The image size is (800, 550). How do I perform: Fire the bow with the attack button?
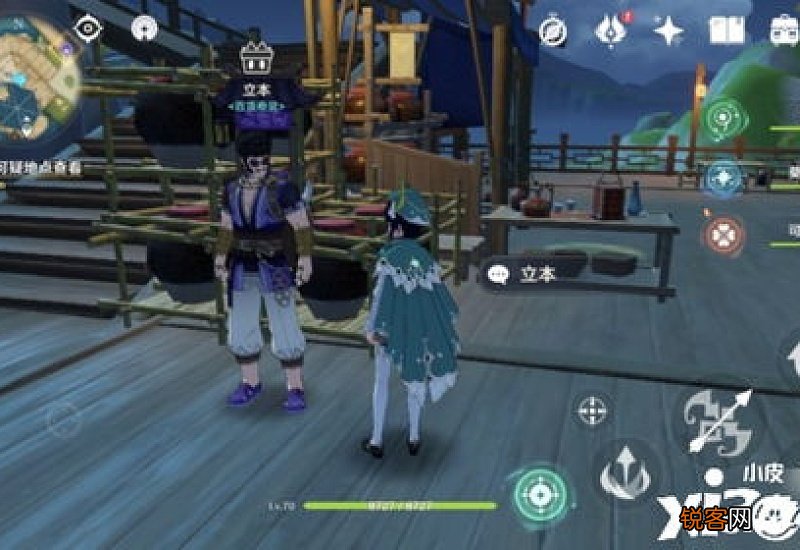click(x=717, y=417)
